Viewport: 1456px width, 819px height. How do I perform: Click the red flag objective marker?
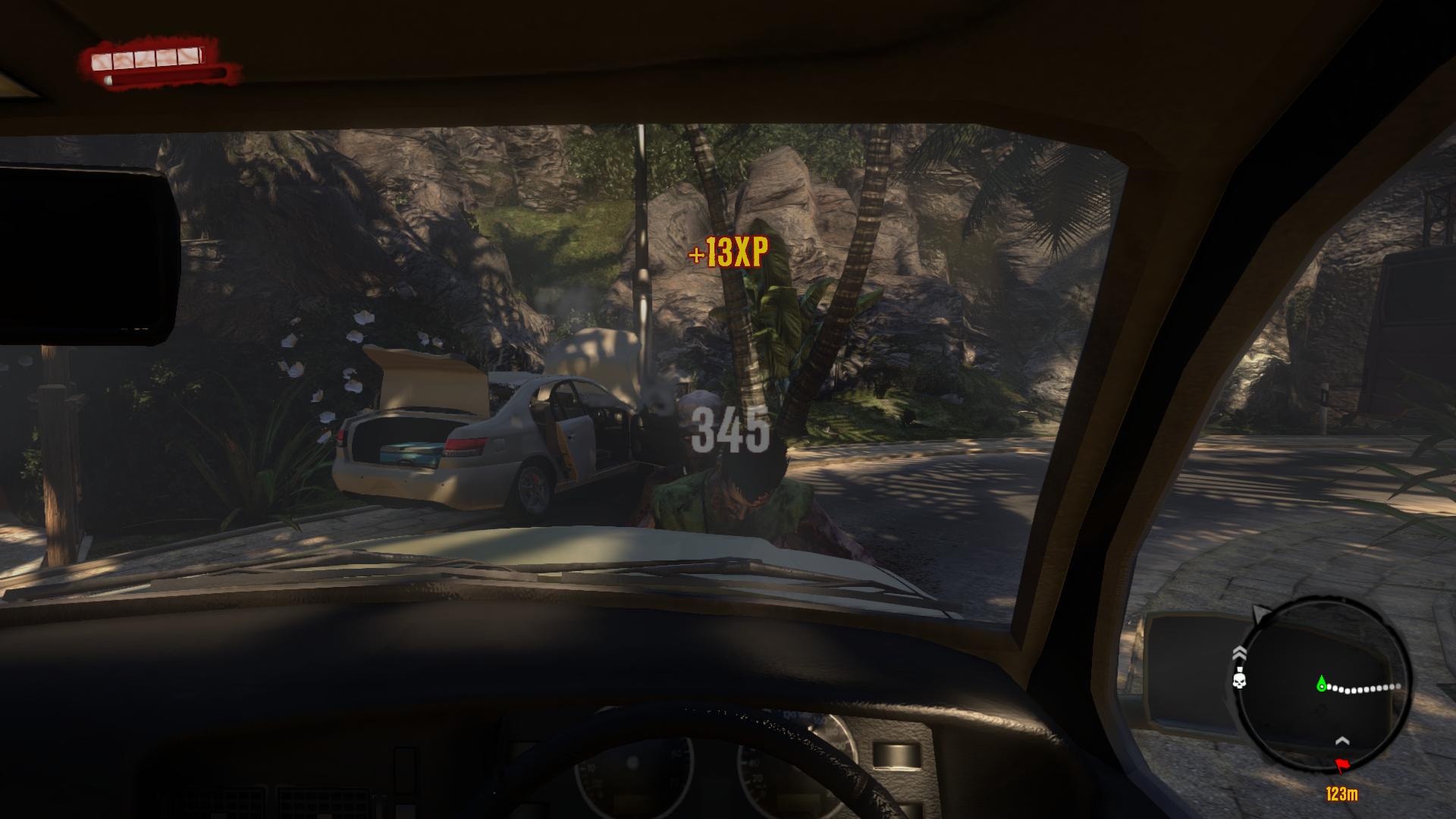pos(1341,766)
